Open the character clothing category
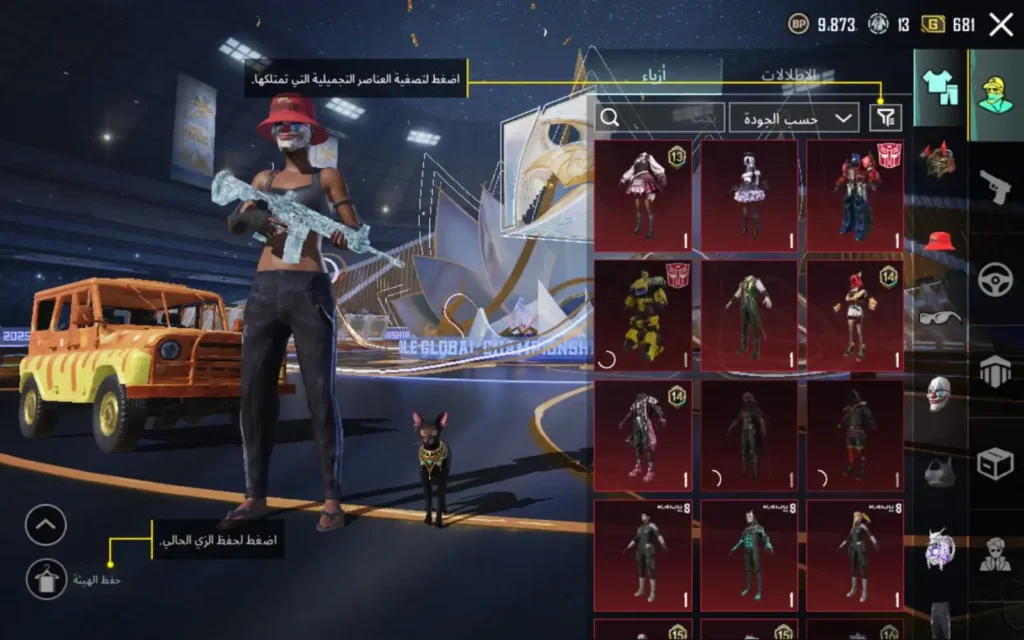Viewport: 1024px width, 640px height. (996, 95)
